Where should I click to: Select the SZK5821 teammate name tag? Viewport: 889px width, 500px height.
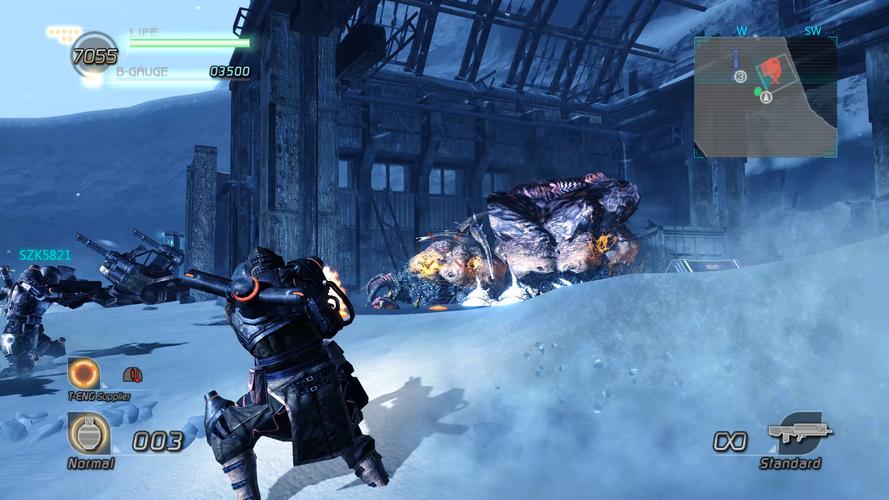point(45,255)
